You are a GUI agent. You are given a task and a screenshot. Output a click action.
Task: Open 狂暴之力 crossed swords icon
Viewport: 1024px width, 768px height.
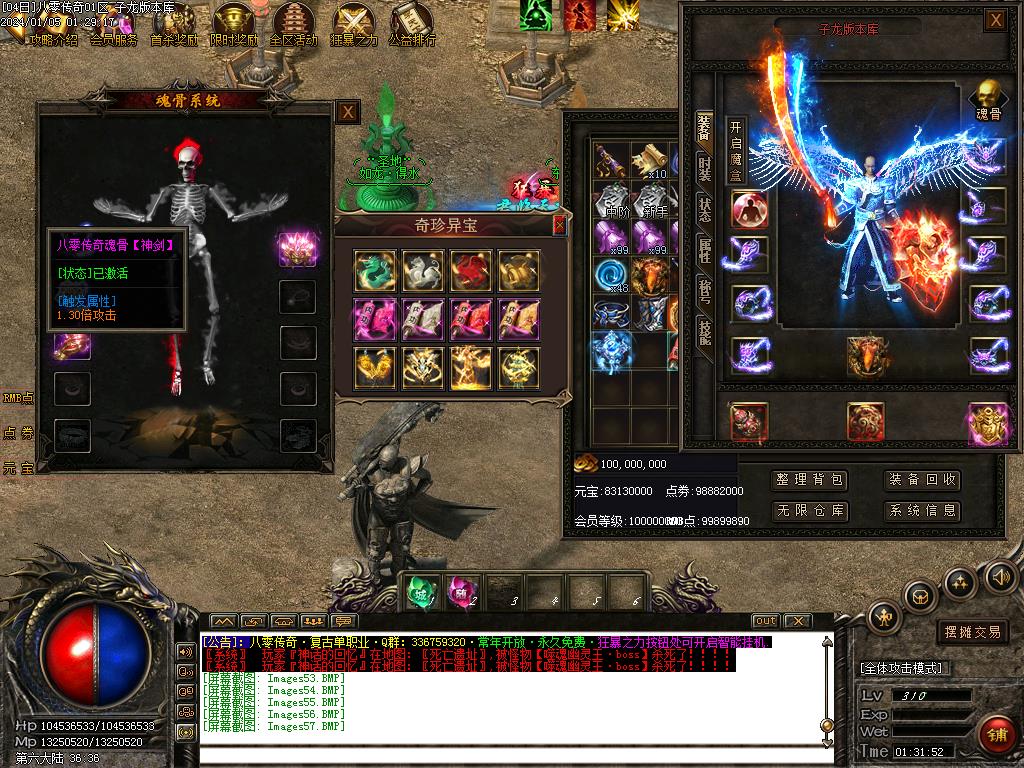click(354, 24)
